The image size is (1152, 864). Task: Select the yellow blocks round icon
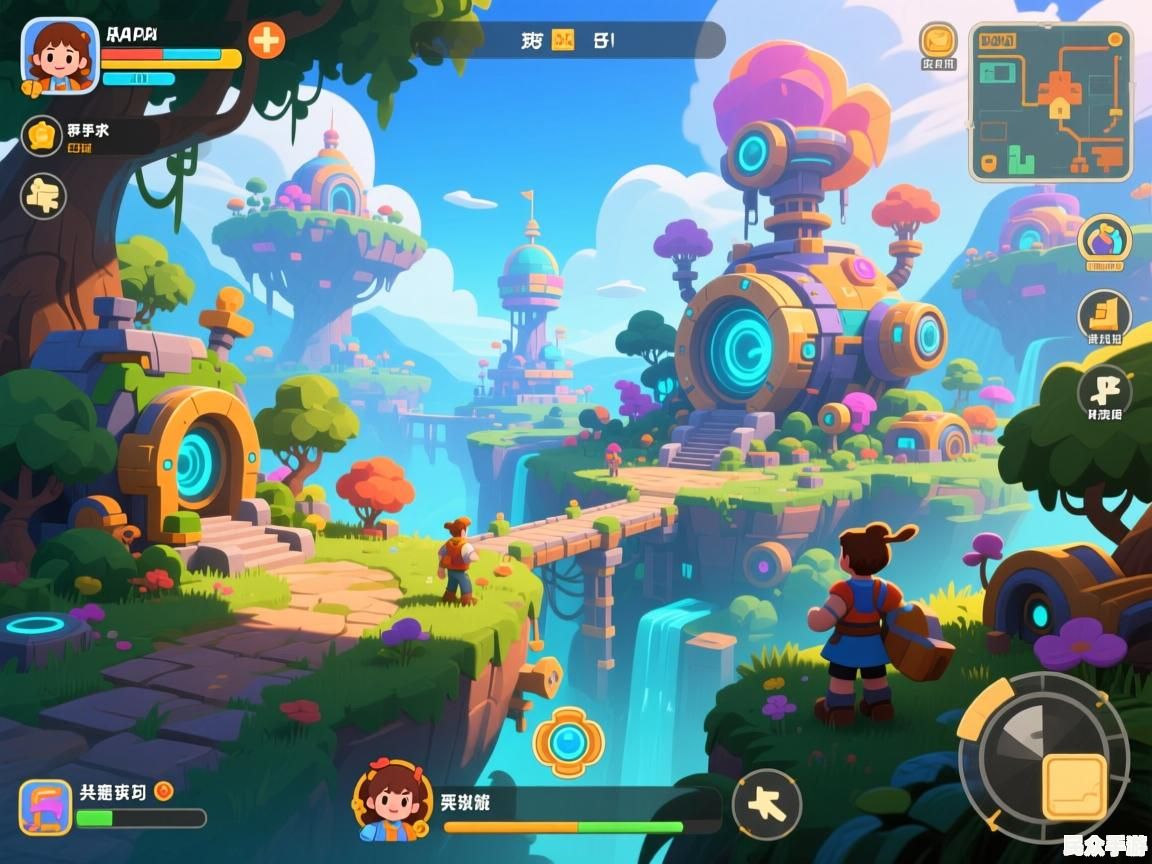pyautogui.click(x=1104, y=315)
